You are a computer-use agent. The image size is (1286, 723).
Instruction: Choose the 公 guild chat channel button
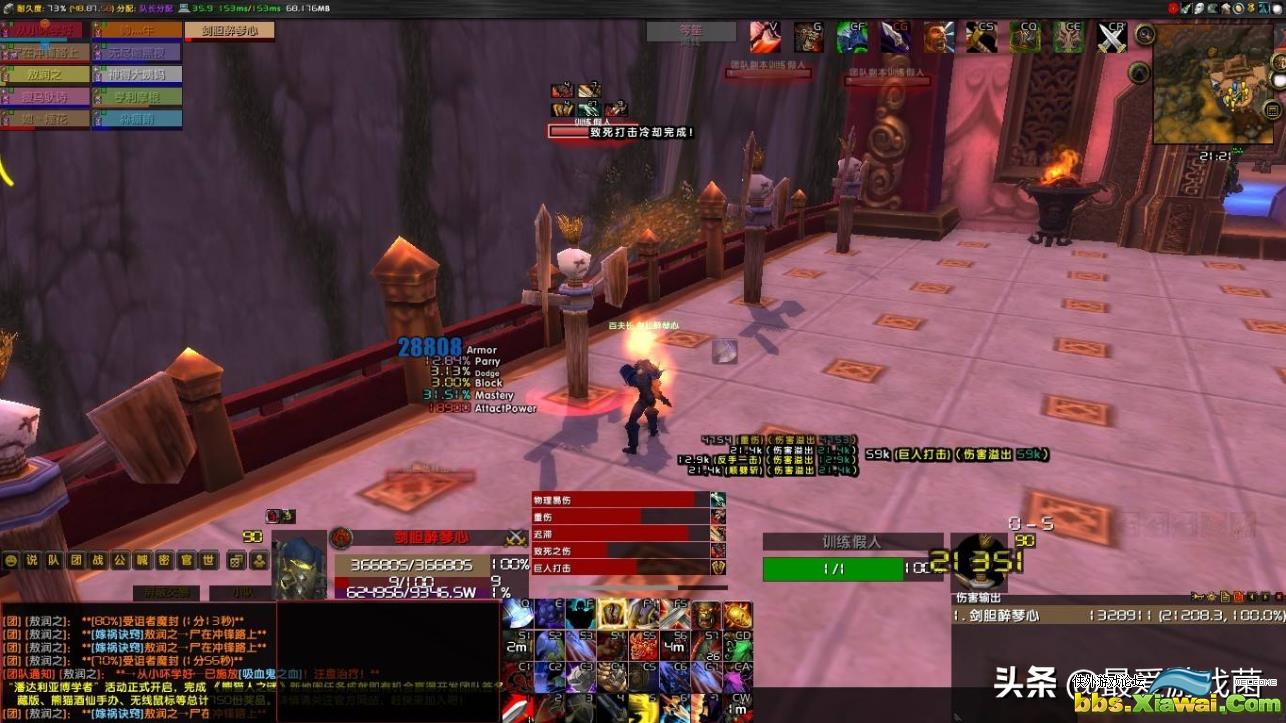[x=120, y=561]
